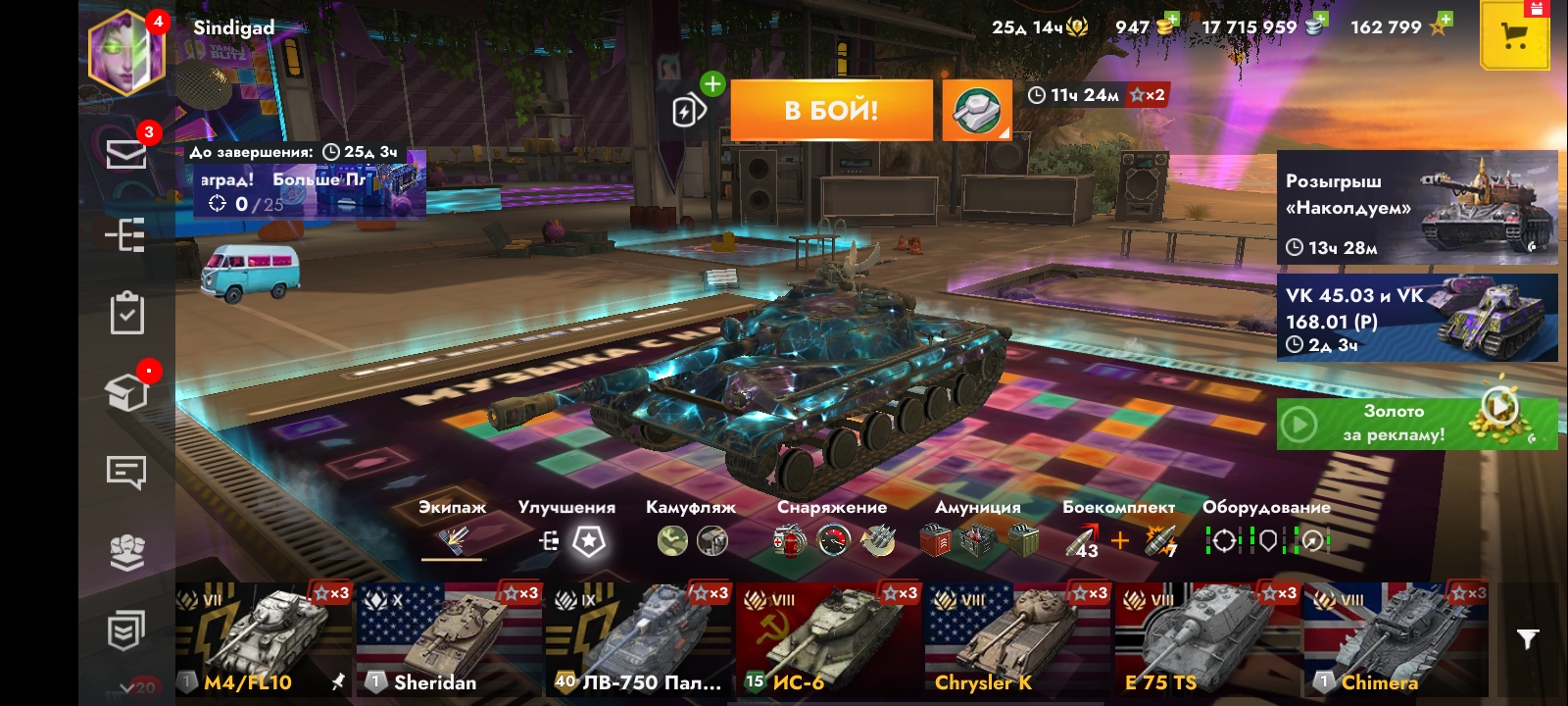The image size is (1568, 706).
Task: Open the Камуфляж camouflage options
Action: point(691,539)
